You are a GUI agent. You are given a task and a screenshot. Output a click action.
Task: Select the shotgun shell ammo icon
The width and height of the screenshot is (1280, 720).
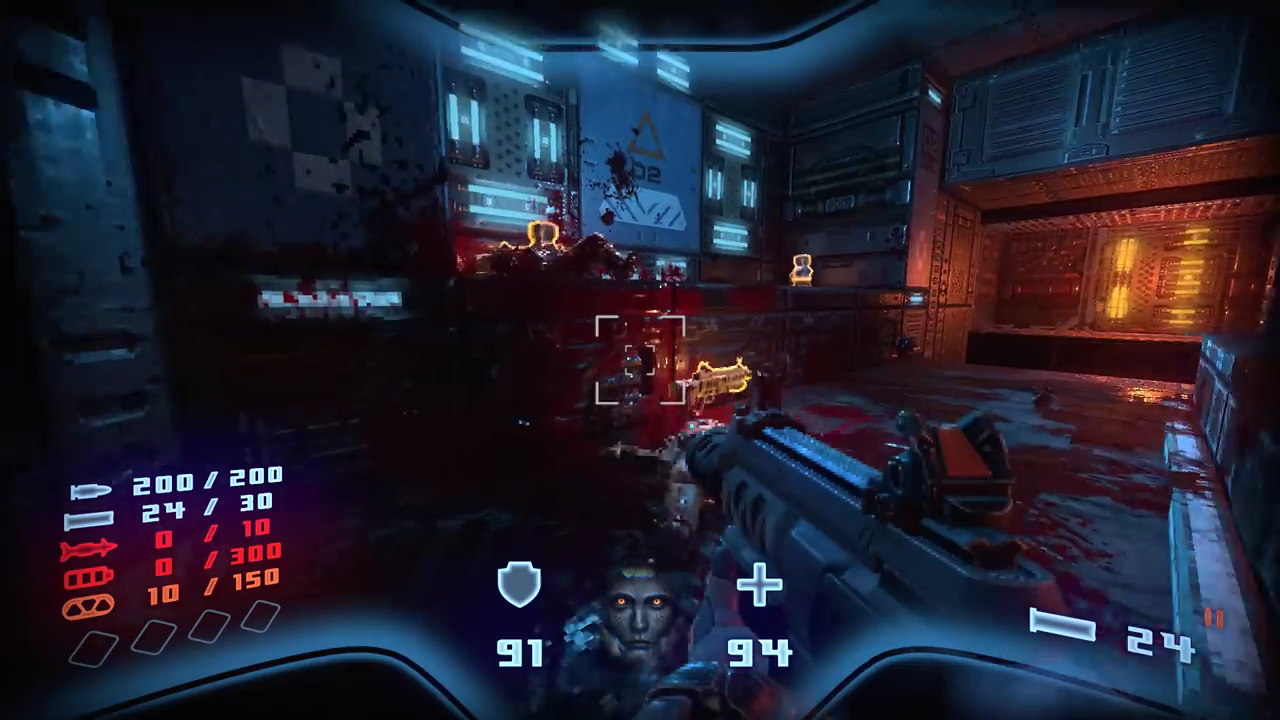[x=89, y=520]
